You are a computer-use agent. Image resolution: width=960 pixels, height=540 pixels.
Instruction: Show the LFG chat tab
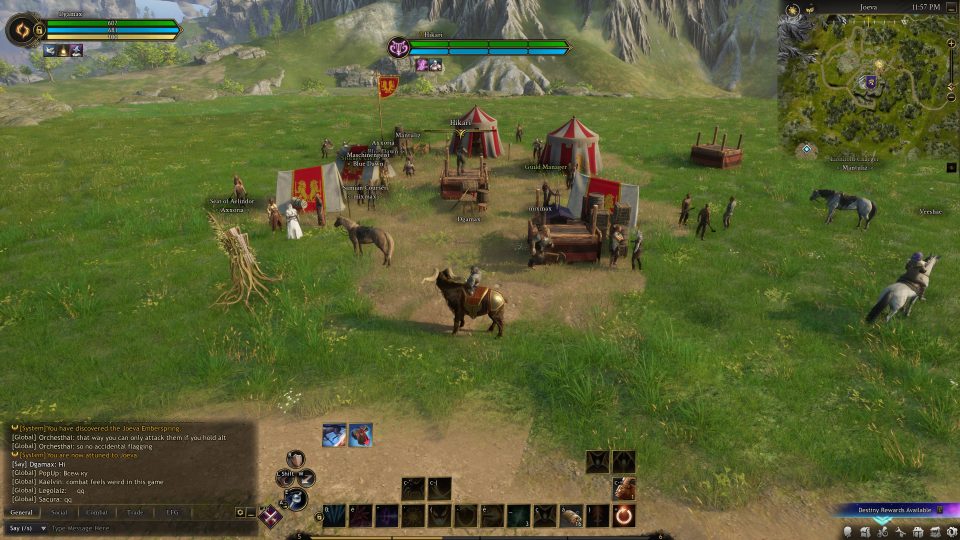(172, 512)
